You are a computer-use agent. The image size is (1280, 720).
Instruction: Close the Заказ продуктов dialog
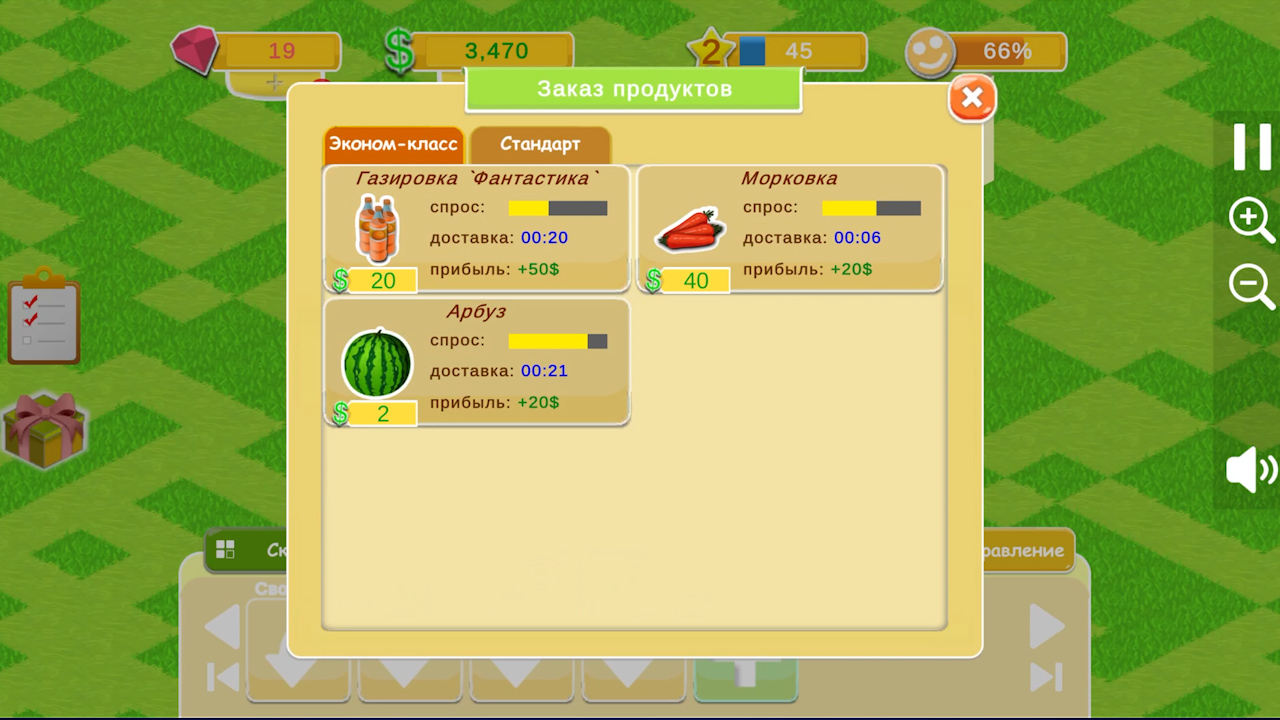(971, 98)
